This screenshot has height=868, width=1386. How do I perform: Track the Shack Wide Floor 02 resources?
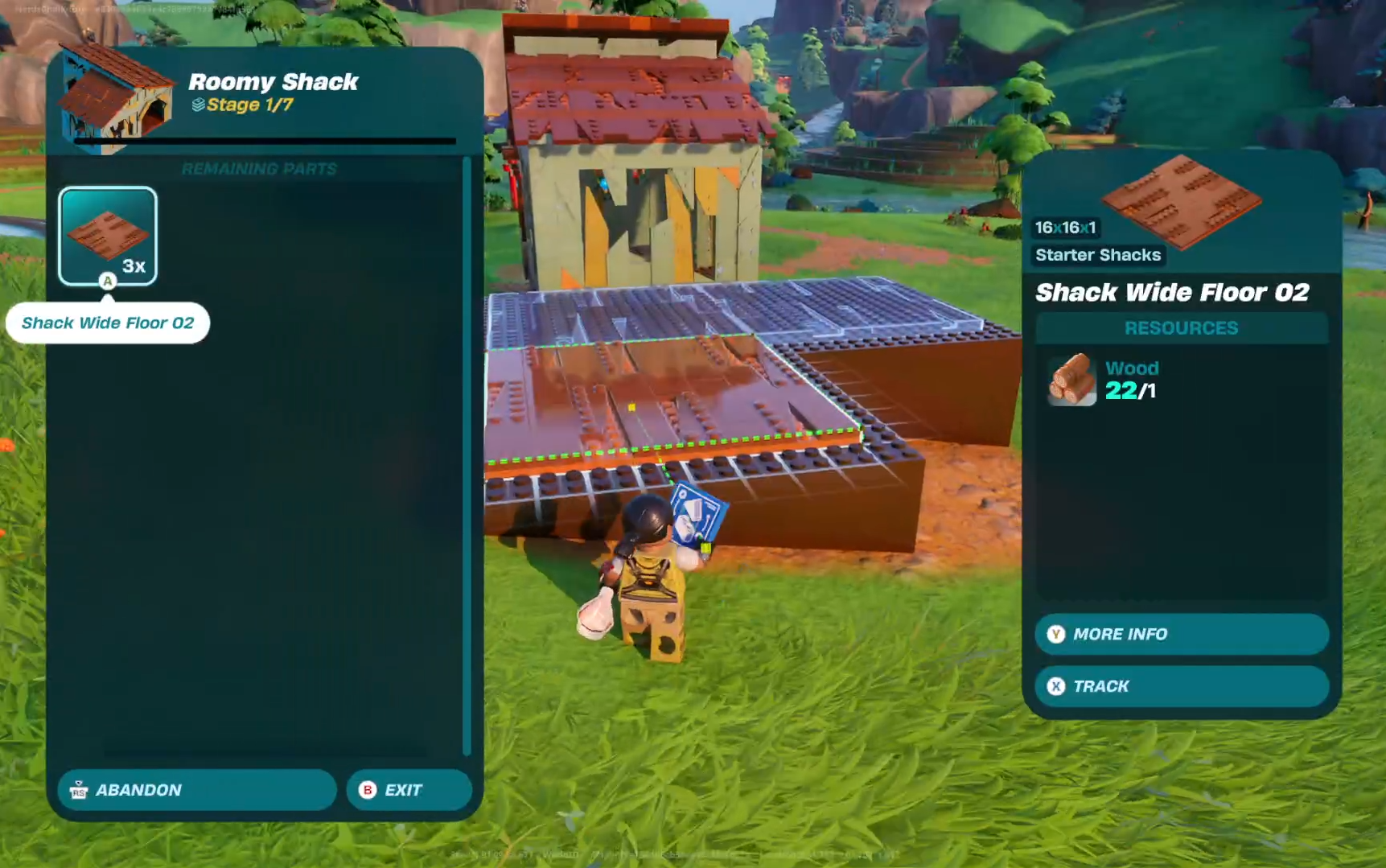1181,686
